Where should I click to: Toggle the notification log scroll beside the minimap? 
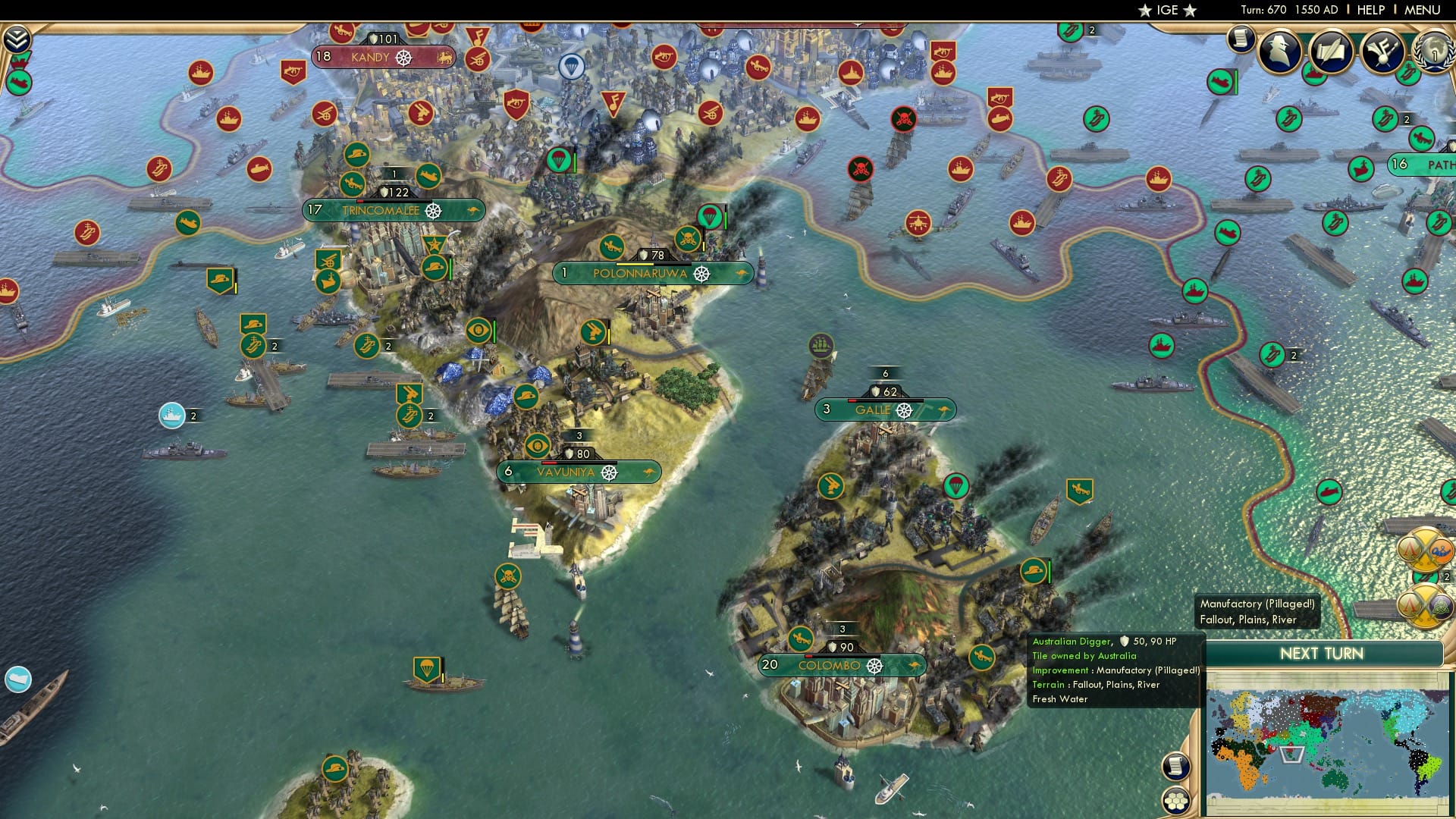tap(1177, 767)
